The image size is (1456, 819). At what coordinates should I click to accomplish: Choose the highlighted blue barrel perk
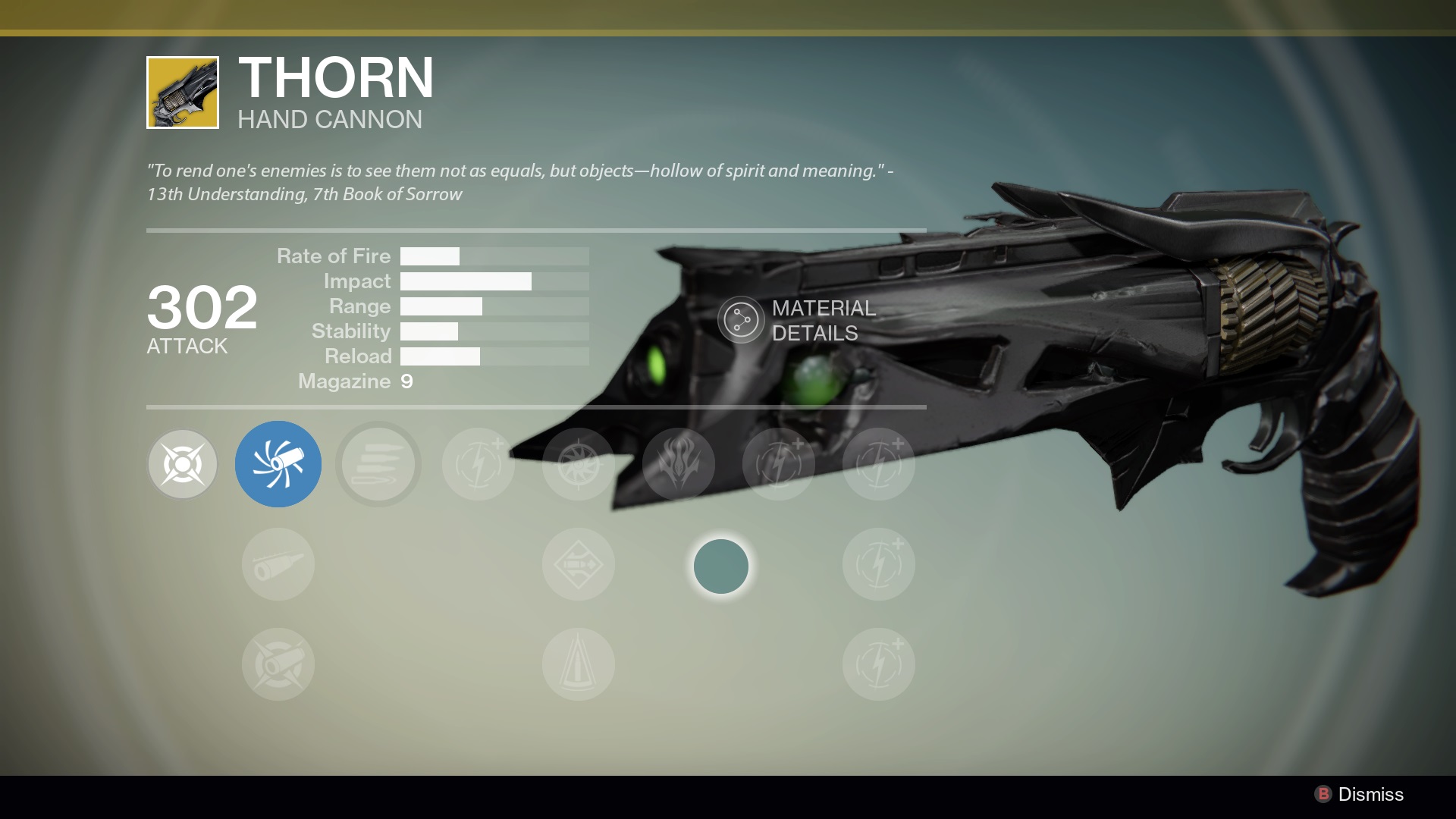pos(278,464)
